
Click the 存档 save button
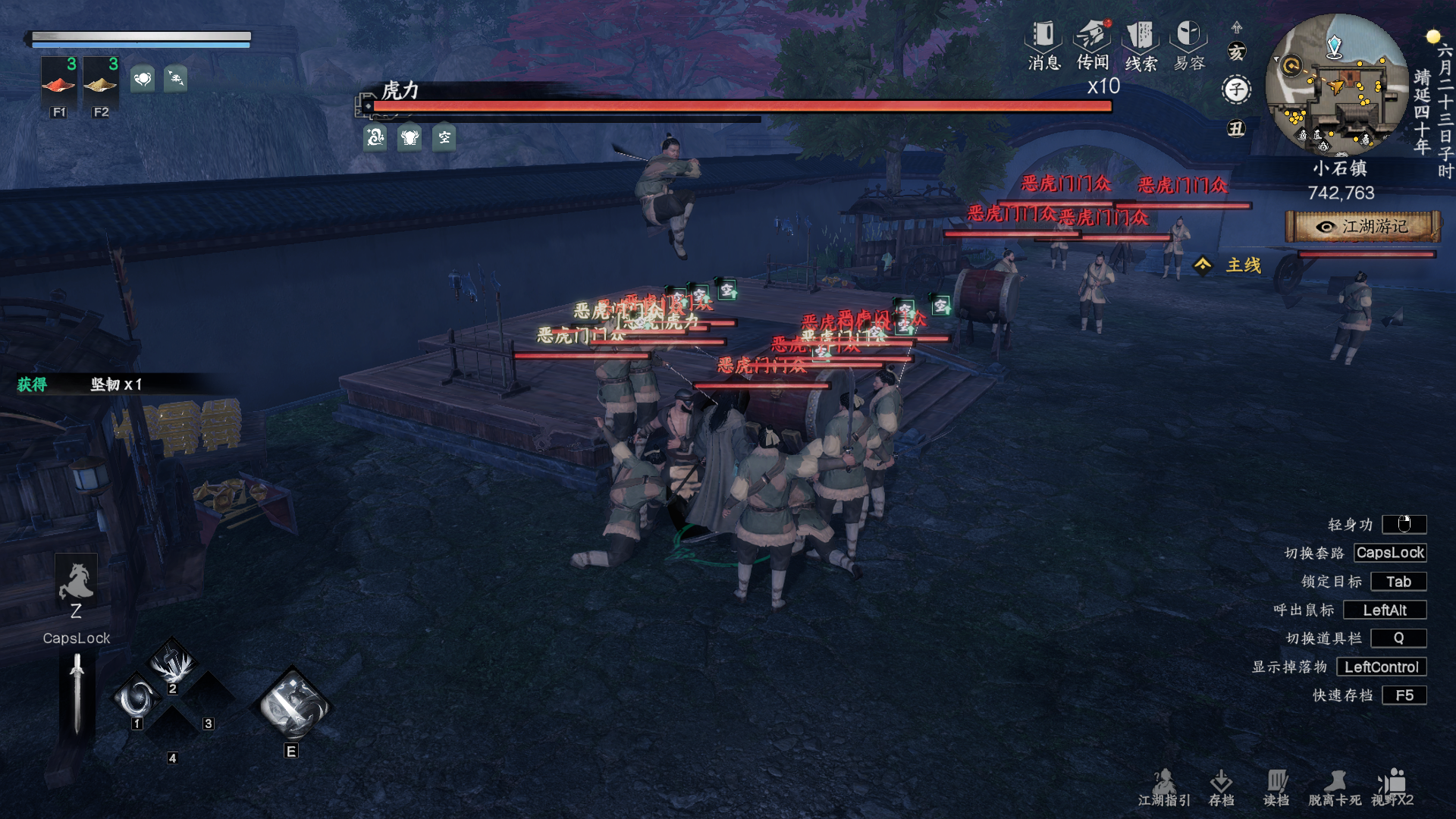tap(1221, 787)
